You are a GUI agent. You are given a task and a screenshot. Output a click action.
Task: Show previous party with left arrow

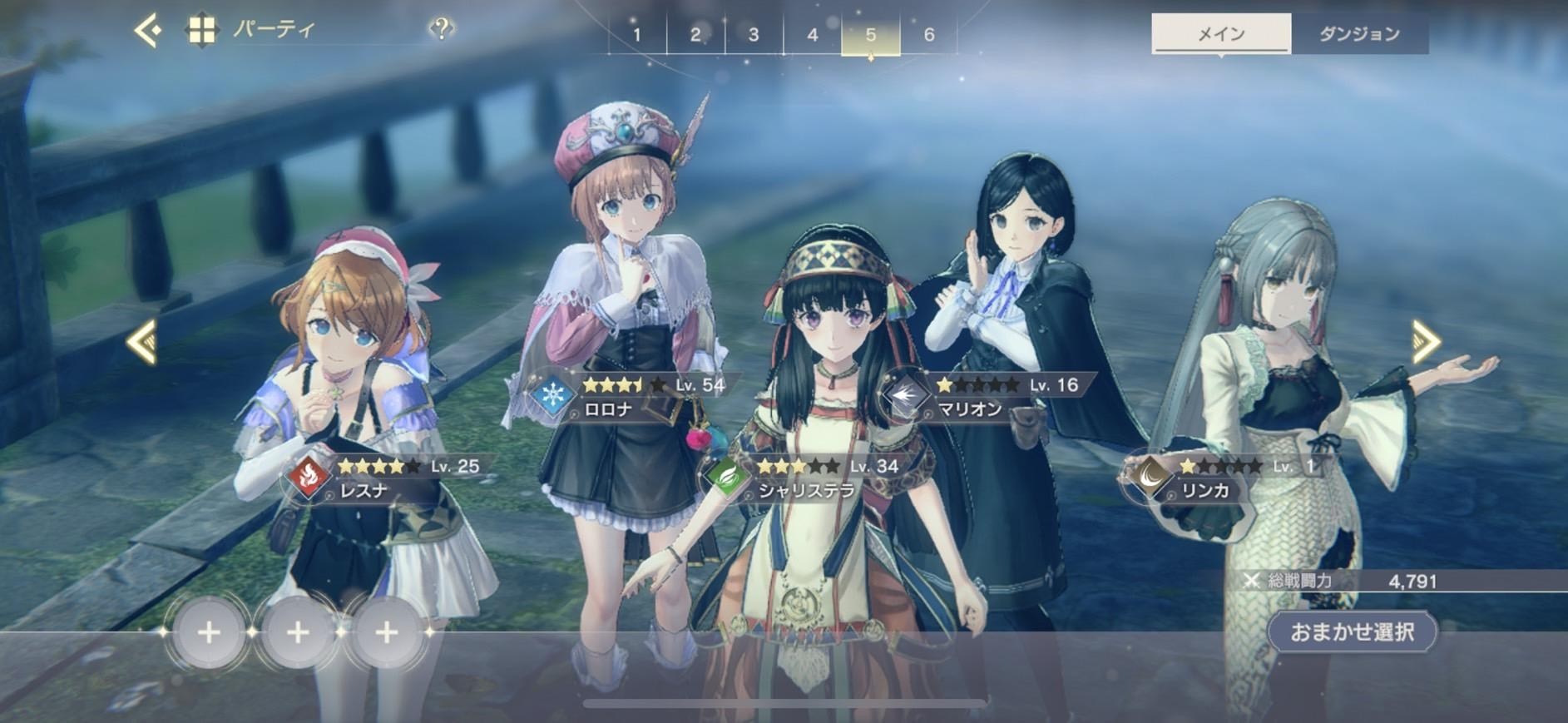point(141,341)
